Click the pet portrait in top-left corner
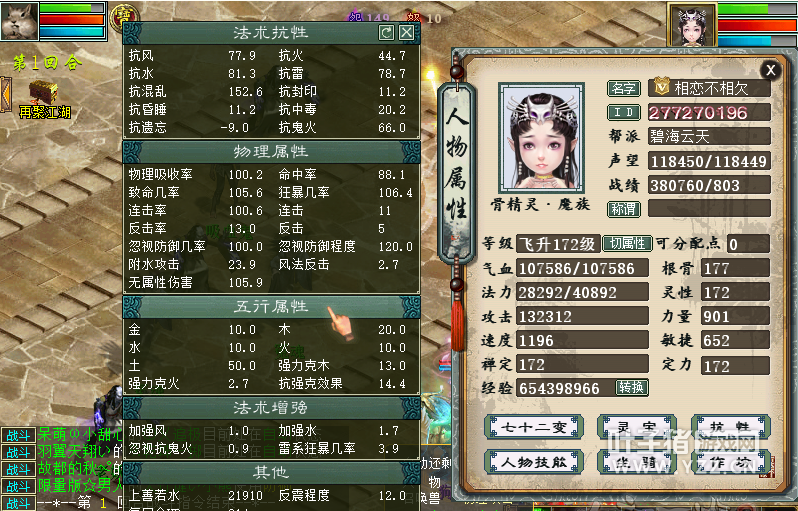798x511 pixels. click(20, 20)
